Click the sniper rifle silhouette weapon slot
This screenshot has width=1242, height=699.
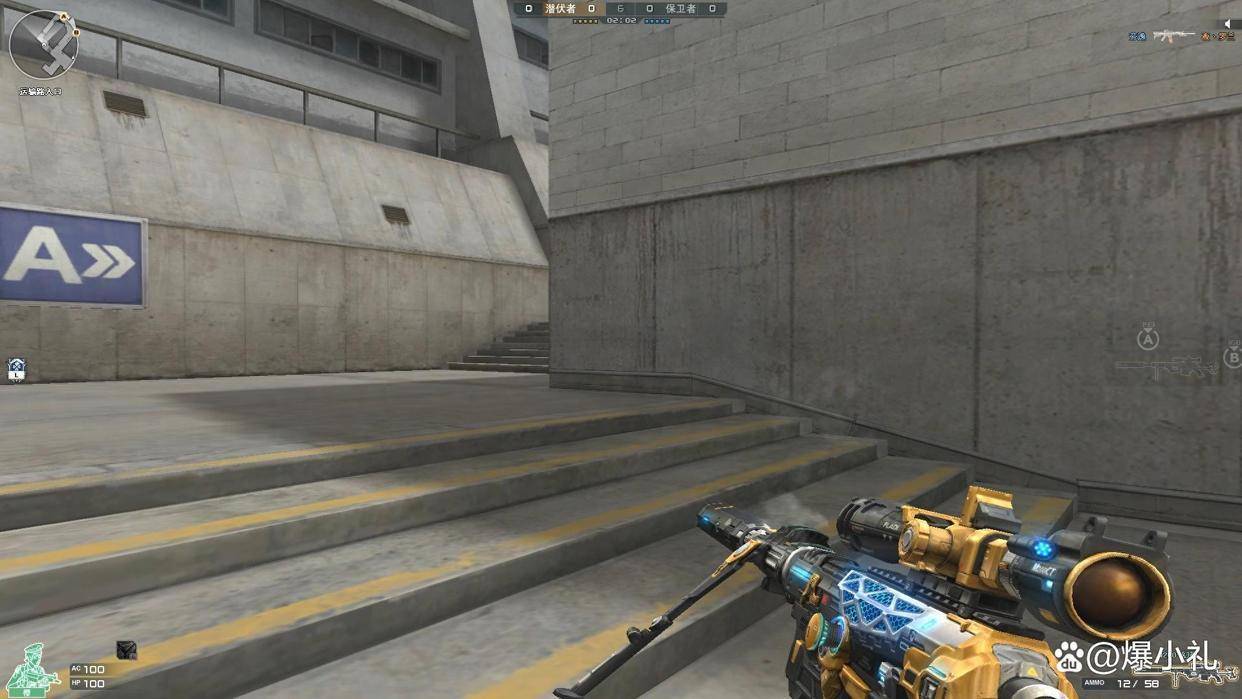coord(1166,368)
